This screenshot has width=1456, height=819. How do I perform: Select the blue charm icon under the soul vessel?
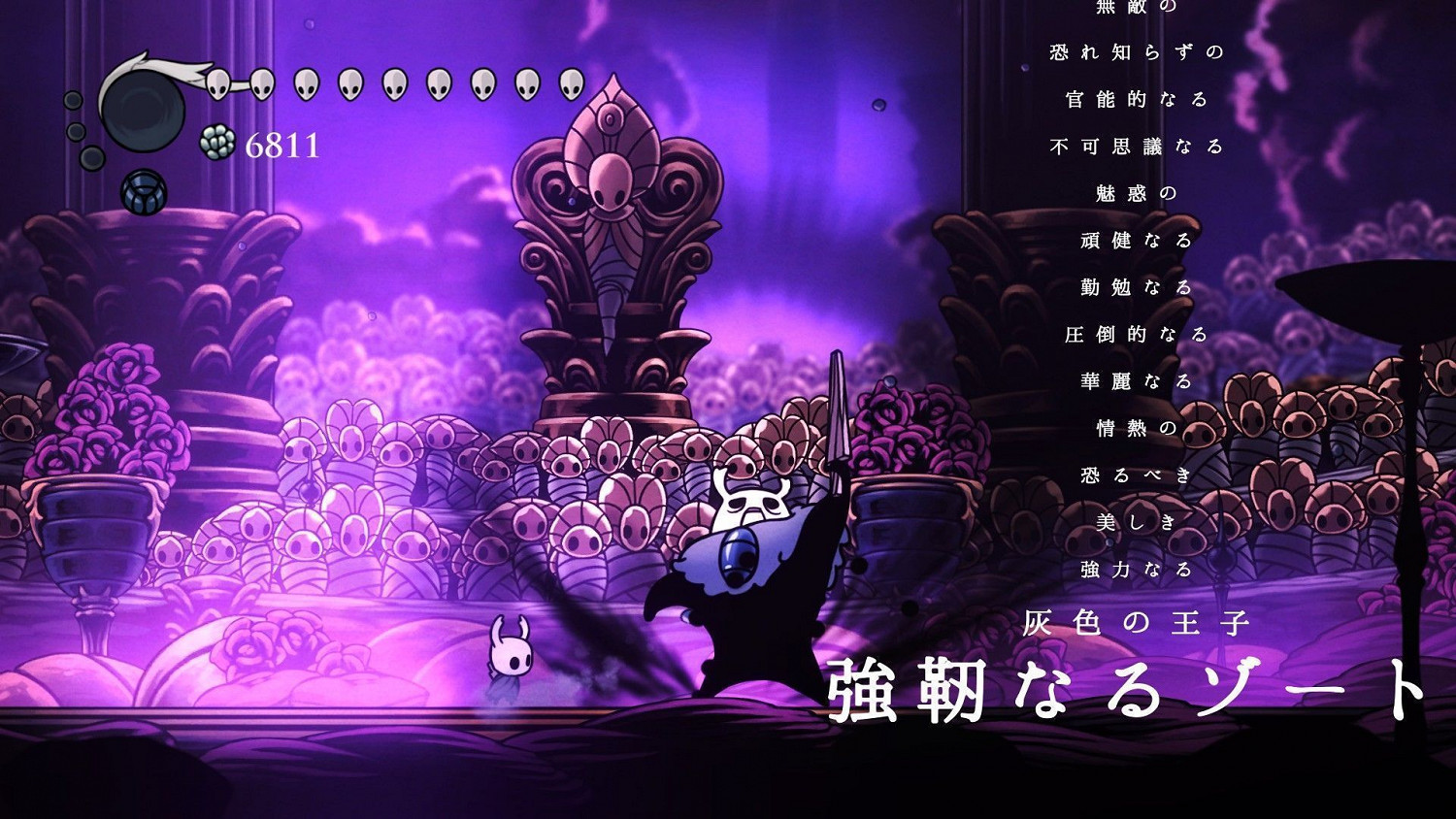144,190
